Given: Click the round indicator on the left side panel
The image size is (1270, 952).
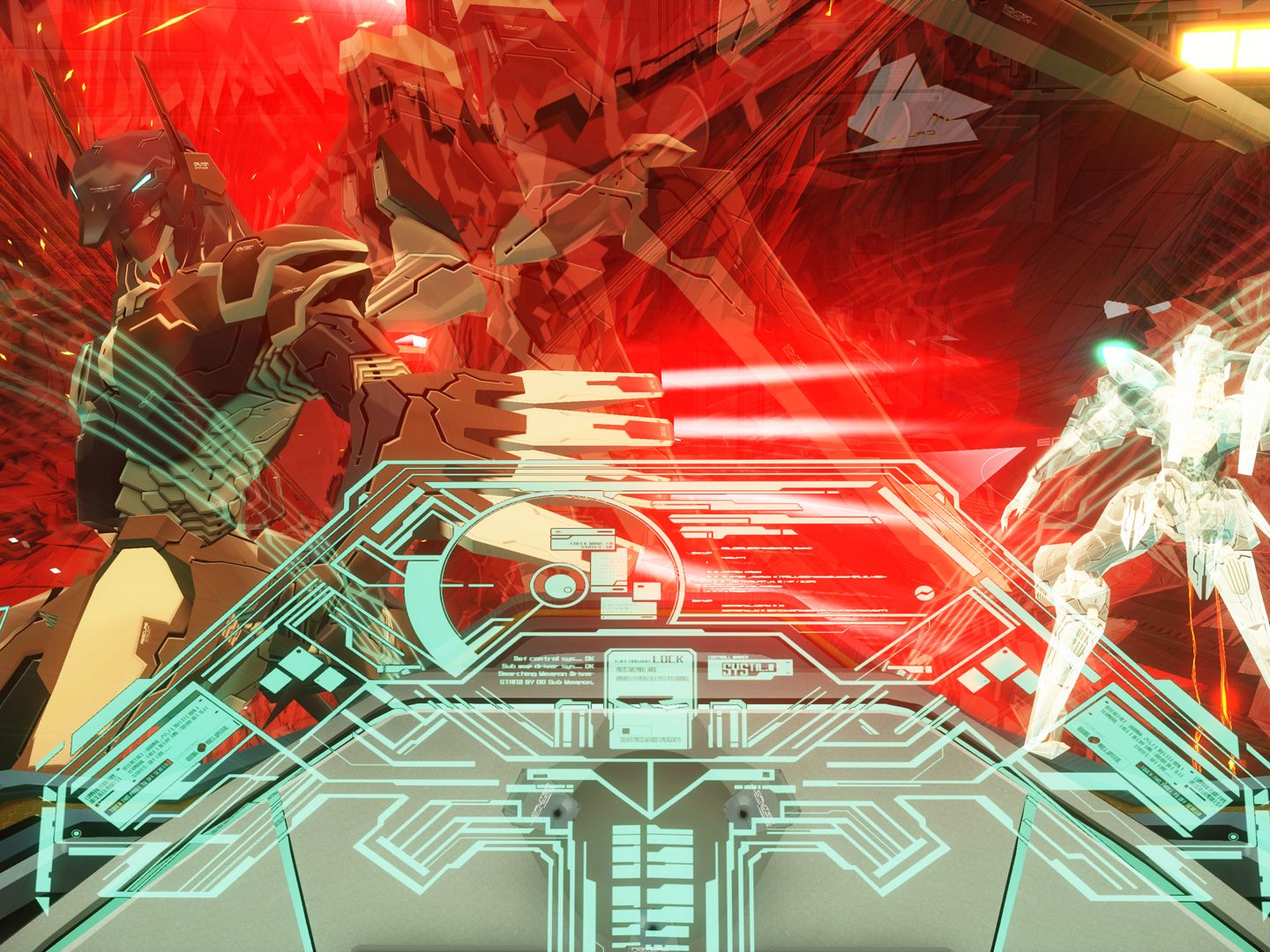Looking at the screenshot, I should [76, 834].
